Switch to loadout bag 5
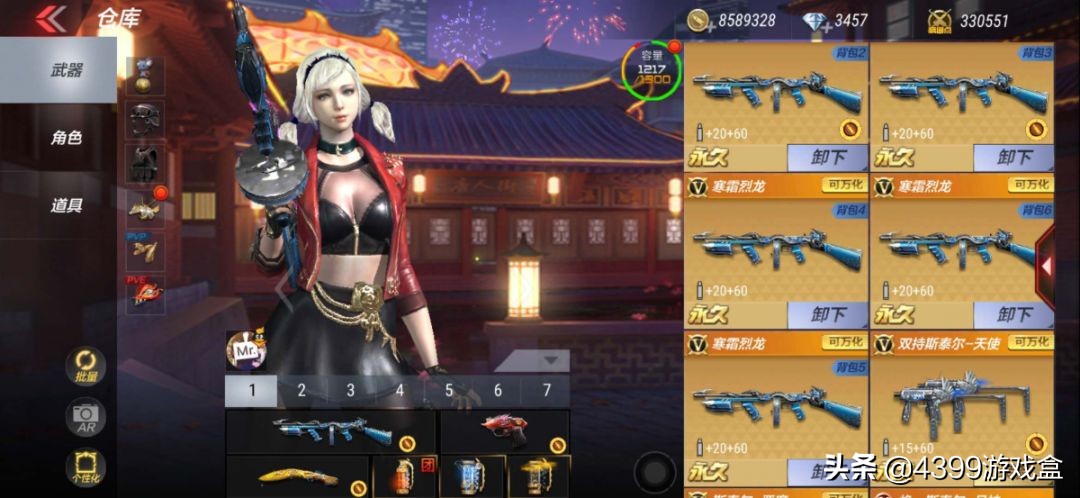 [449, 391]
